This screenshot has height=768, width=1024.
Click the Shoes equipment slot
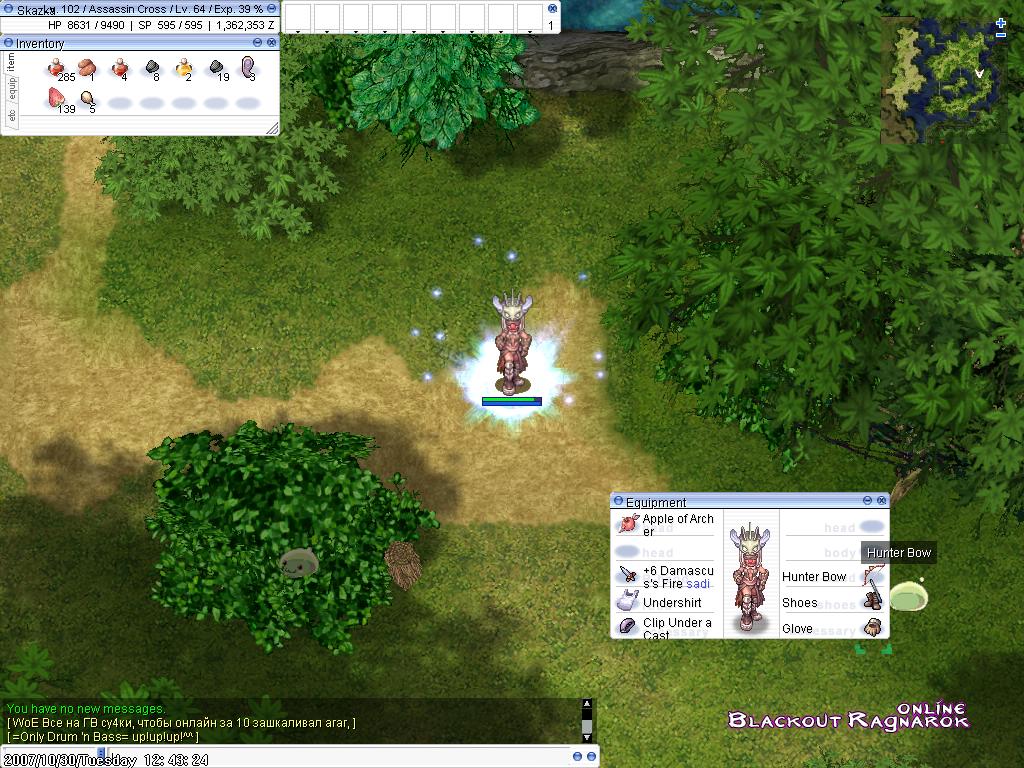pyautogui.click(x=873, y=602)
